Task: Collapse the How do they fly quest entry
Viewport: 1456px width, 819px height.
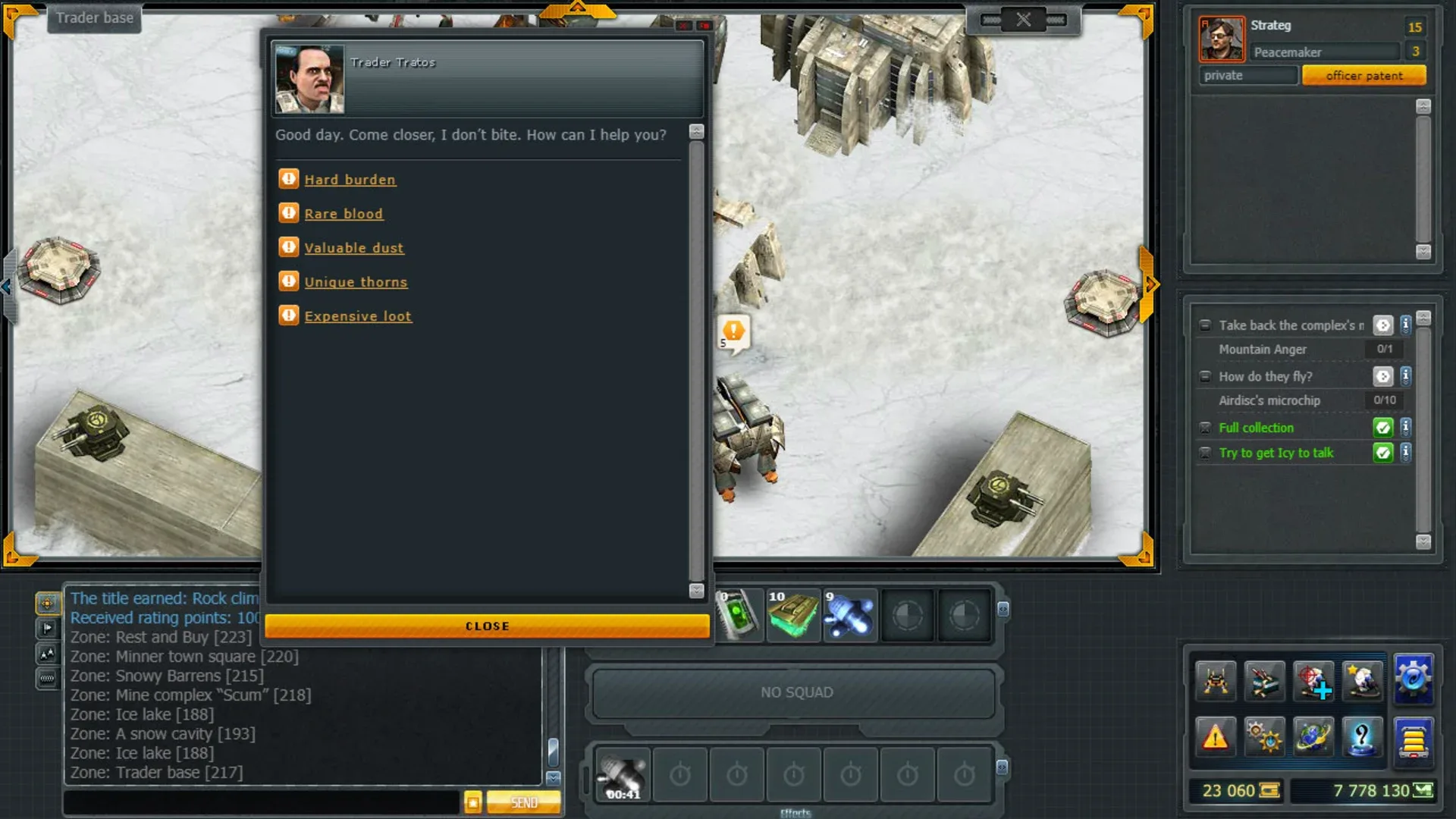Action: click(x=1205, y=376)
